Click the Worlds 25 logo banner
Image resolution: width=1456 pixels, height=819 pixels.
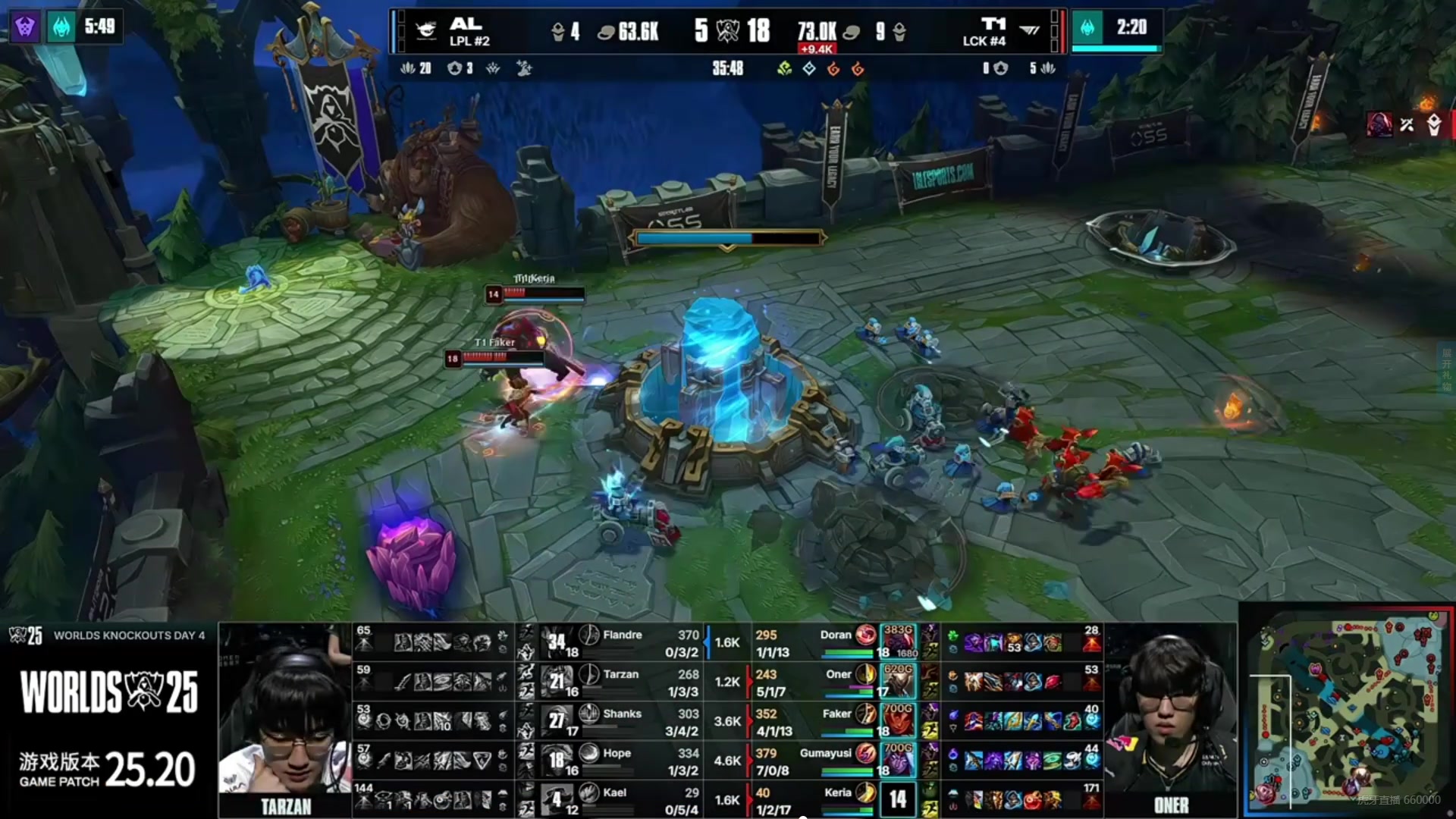coord(108,692)
